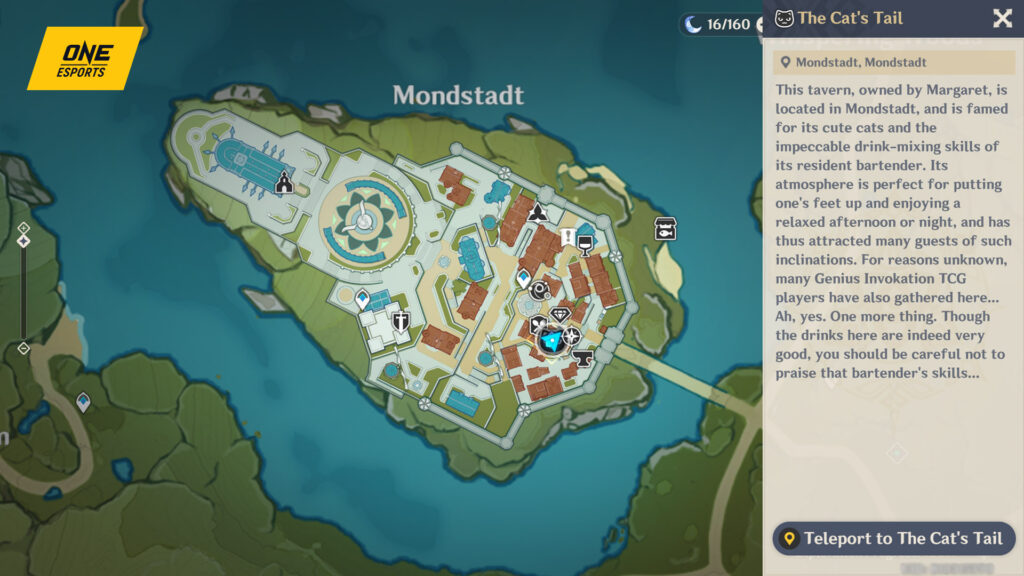Select the teleport waypoint outside the city
Image resolution: width=1024 pixels, height=576 pixels.
point(83,402)
